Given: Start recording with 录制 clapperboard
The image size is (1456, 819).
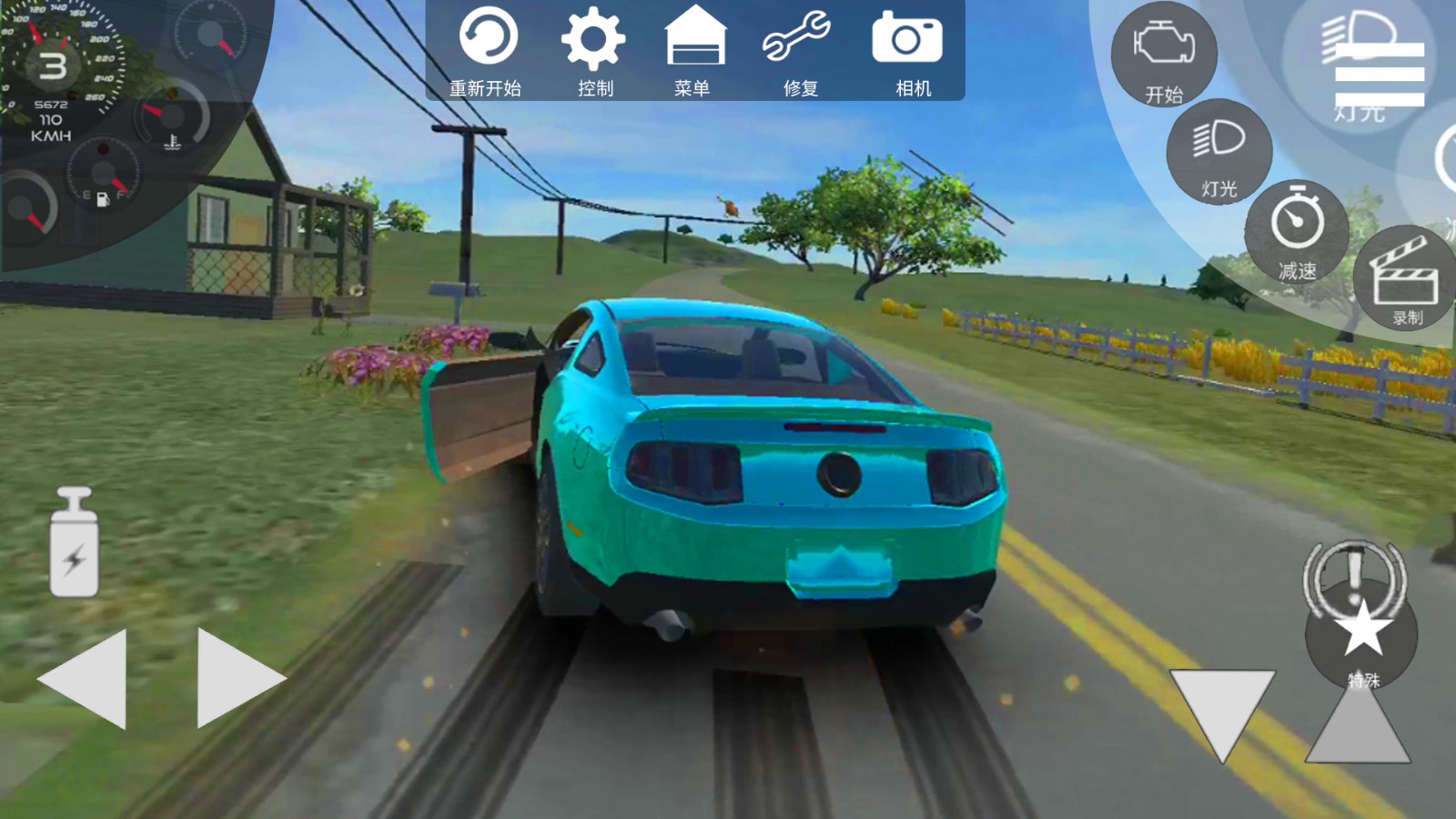Looking at the screenshot, I should [x=1406, y=278].
